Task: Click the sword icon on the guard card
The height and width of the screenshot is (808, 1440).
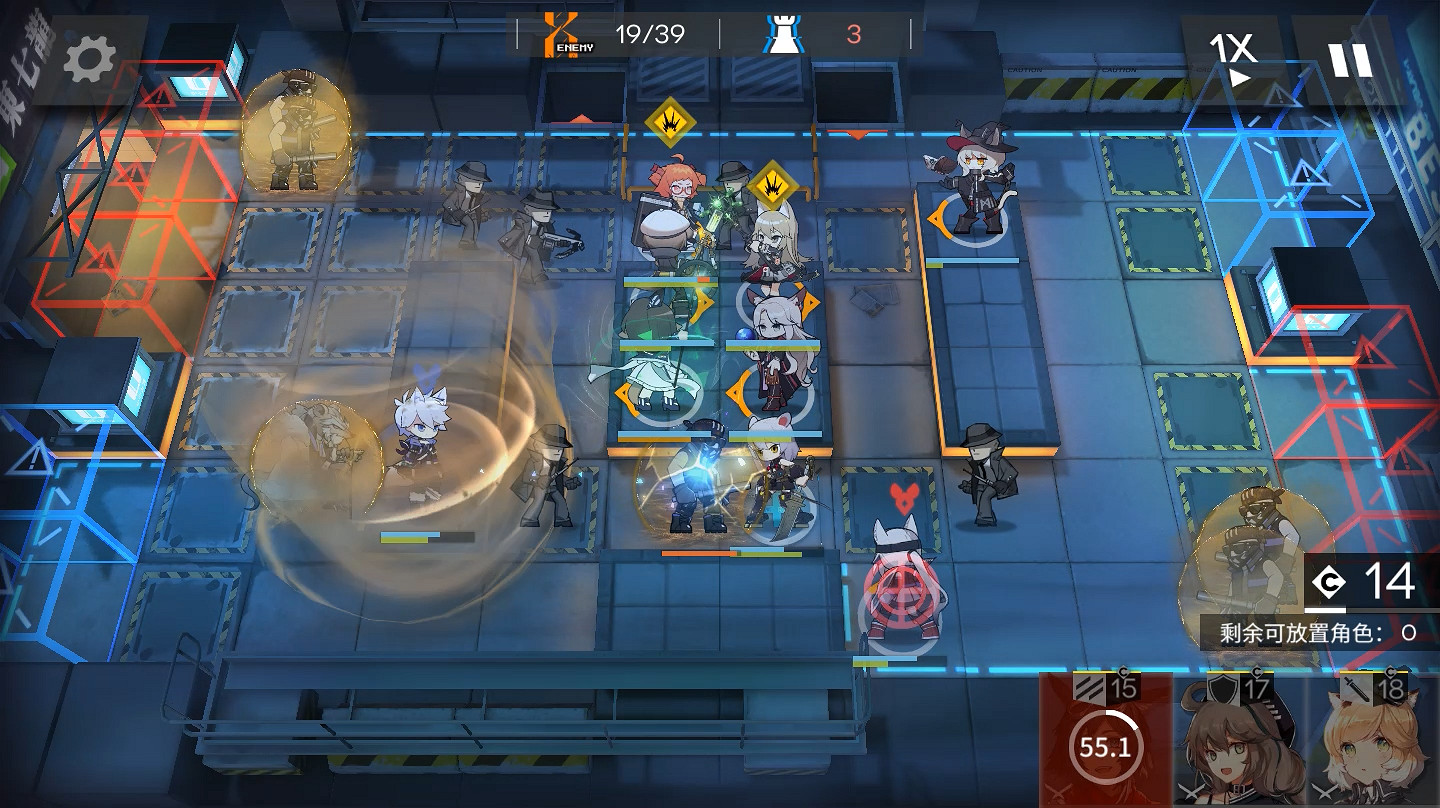Action: [x=1355, y=688]
